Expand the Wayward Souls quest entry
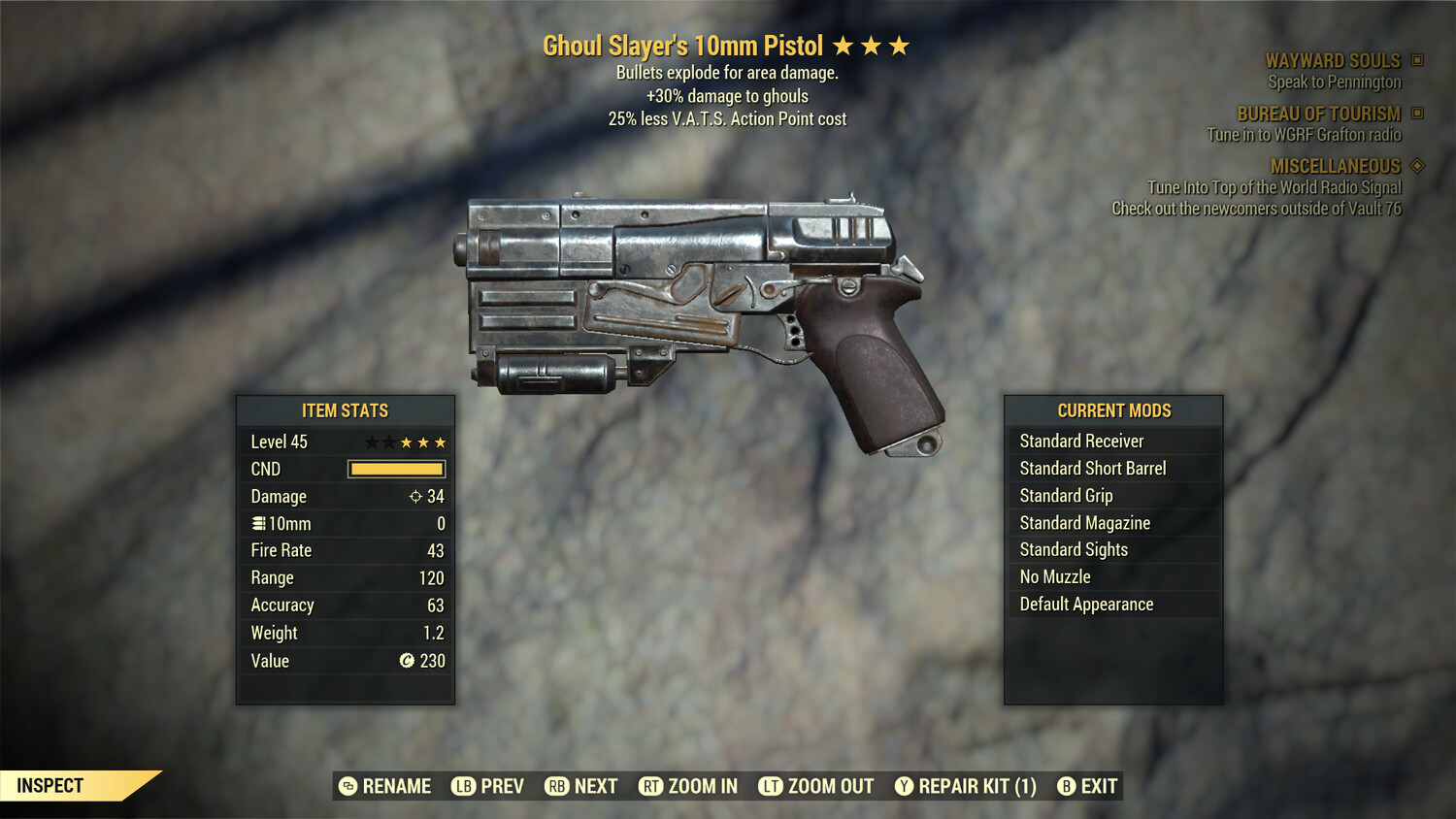Image resolution: width=1456 pixels, height=819 pixels. pos(1333,60)
